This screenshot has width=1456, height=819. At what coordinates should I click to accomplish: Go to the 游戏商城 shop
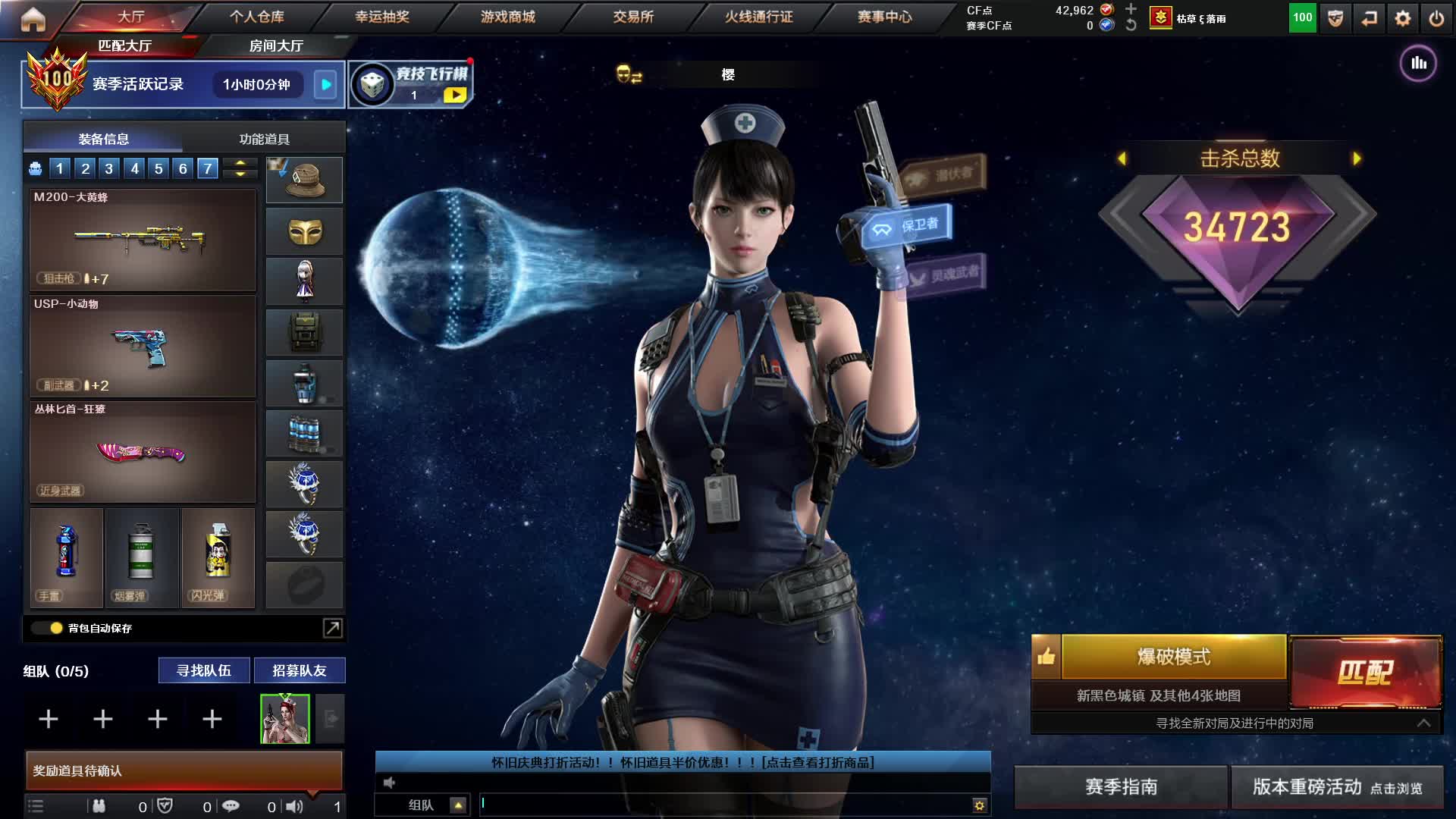pyautogui.click(x=507, y=17)
